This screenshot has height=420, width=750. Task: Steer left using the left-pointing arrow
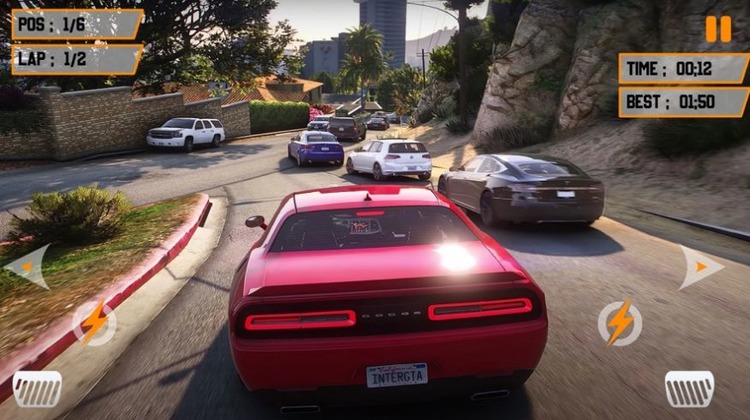pos(28,266)
